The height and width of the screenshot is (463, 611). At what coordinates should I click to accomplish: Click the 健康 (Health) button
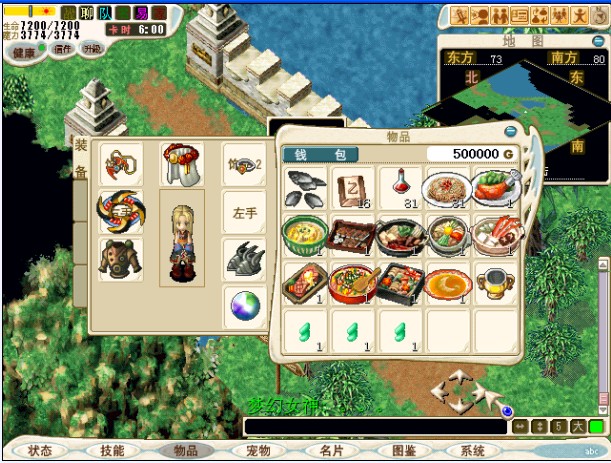pos(23,51)
